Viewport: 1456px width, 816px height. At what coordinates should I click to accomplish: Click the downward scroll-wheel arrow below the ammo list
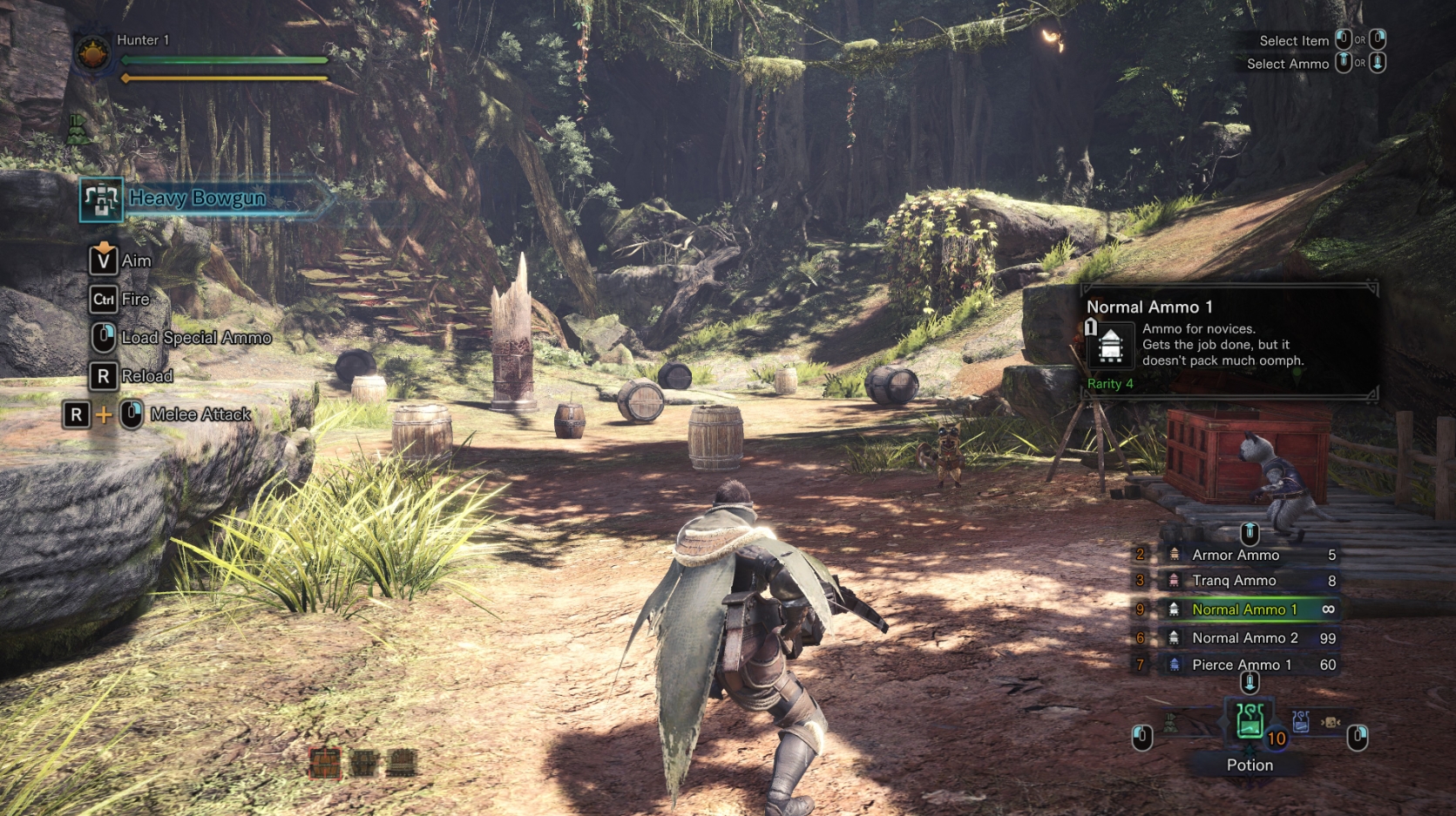click(1252, 684)
